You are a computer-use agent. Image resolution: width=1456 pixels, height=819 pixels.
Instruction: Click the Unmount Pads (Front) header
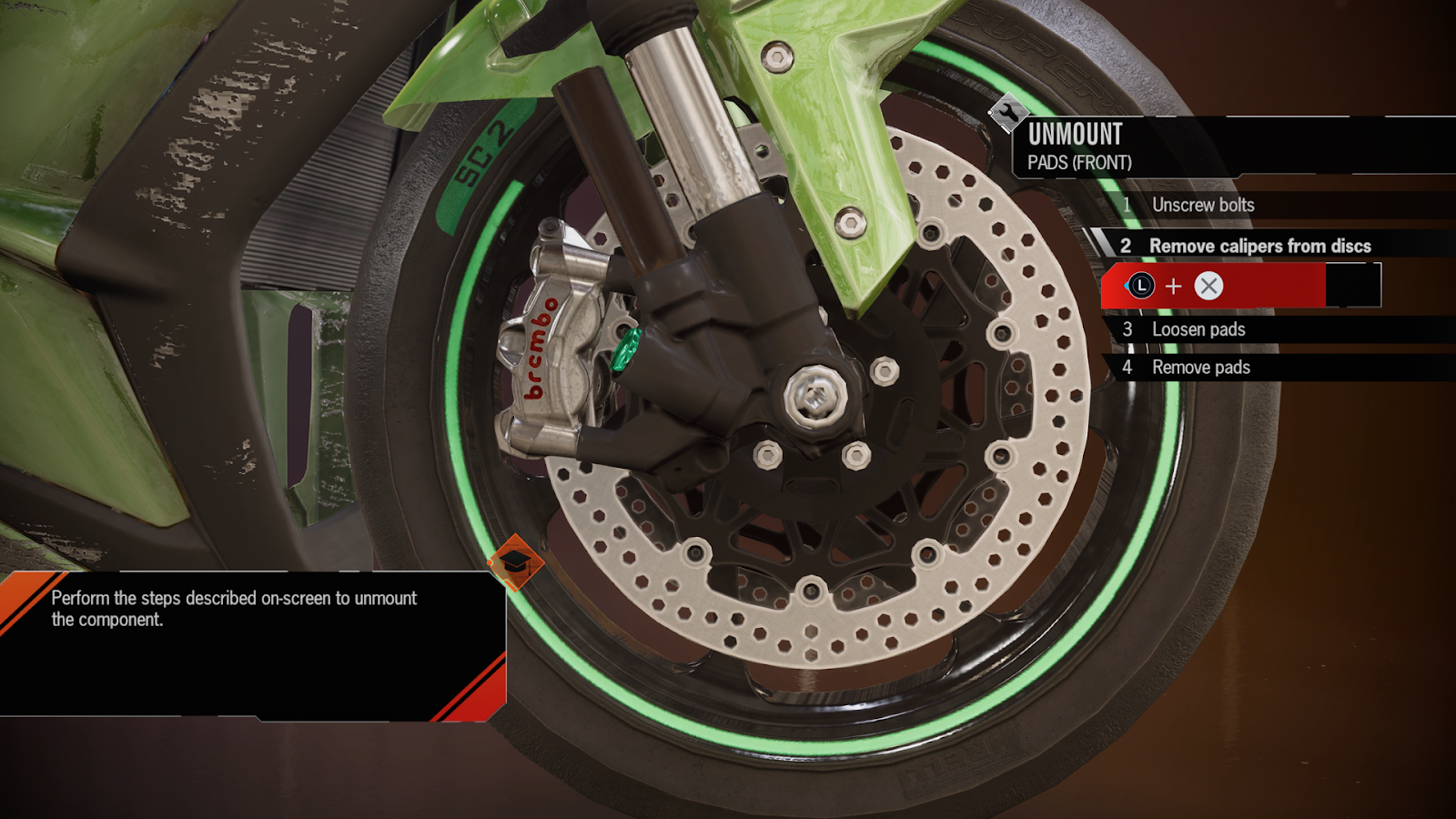pos(1080,147)
